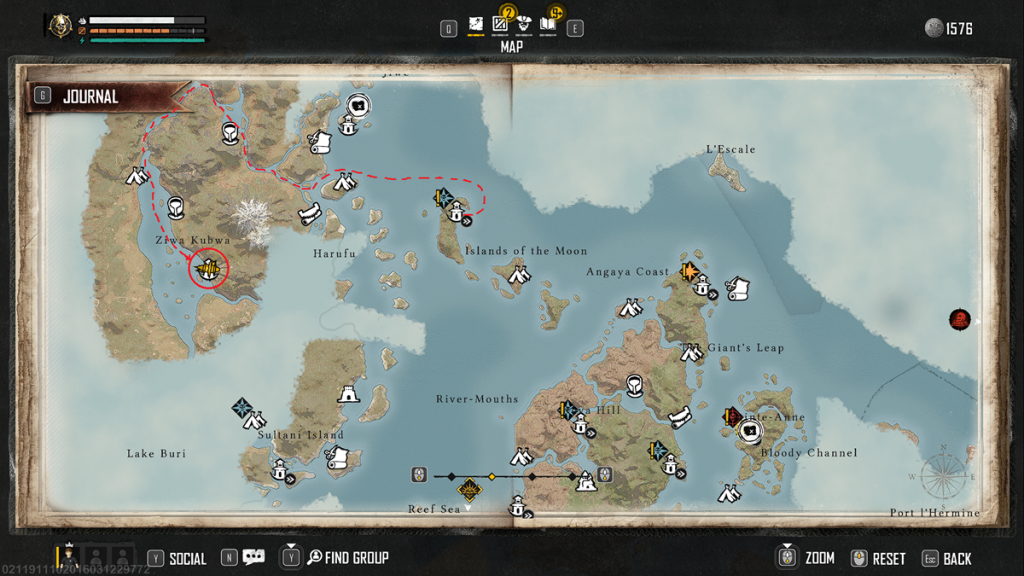Open the crate tab with badge 2
The image size is (1024, 576).
point(501,23)
